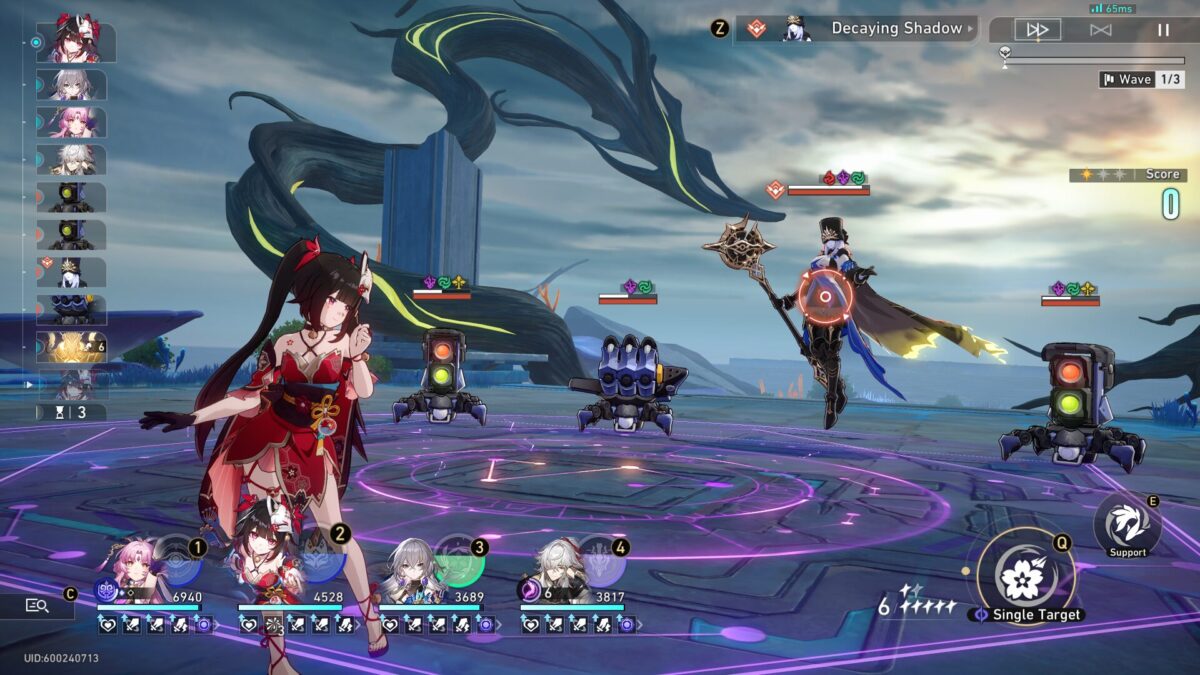Image resolution: width=1200 pixels, height=675 pixels.
Task: Open the battle details magnifier icon
Action: click(37, 605)
